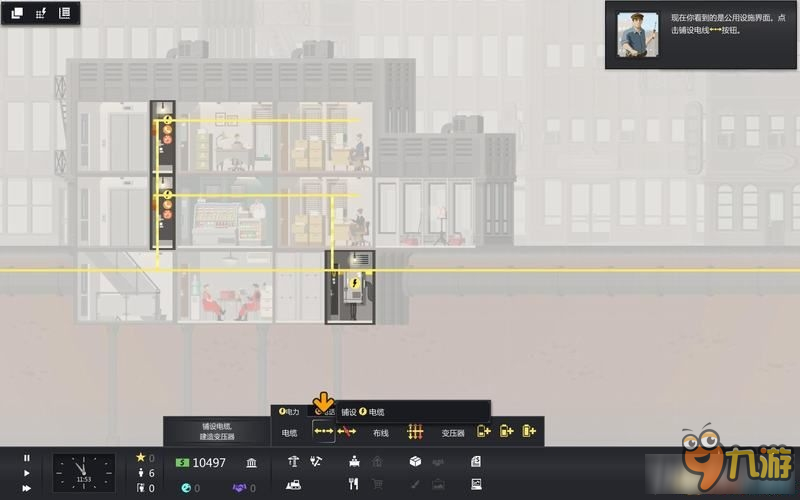Image resolution: width=800 pixels, height=500 pixels.
Task: Select the yellow wiring grid tool
Action: pos(415,432)
